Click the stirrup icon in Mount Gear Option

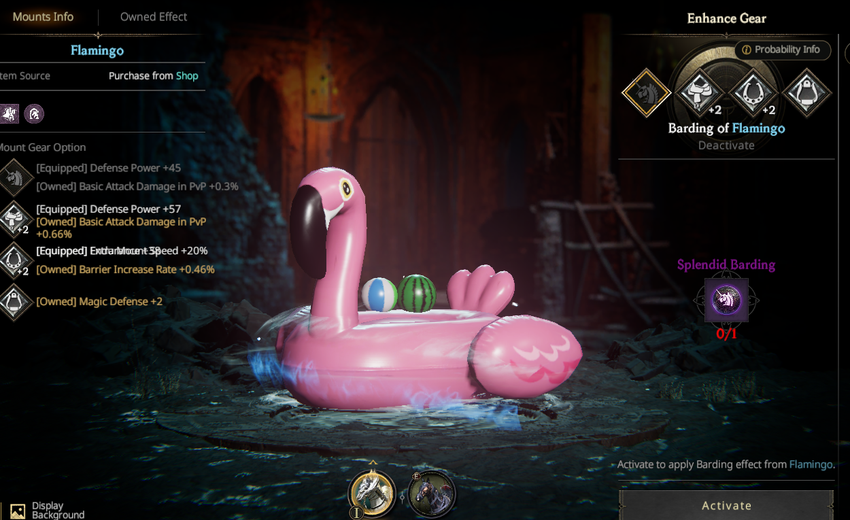click(x=14, y=301)
